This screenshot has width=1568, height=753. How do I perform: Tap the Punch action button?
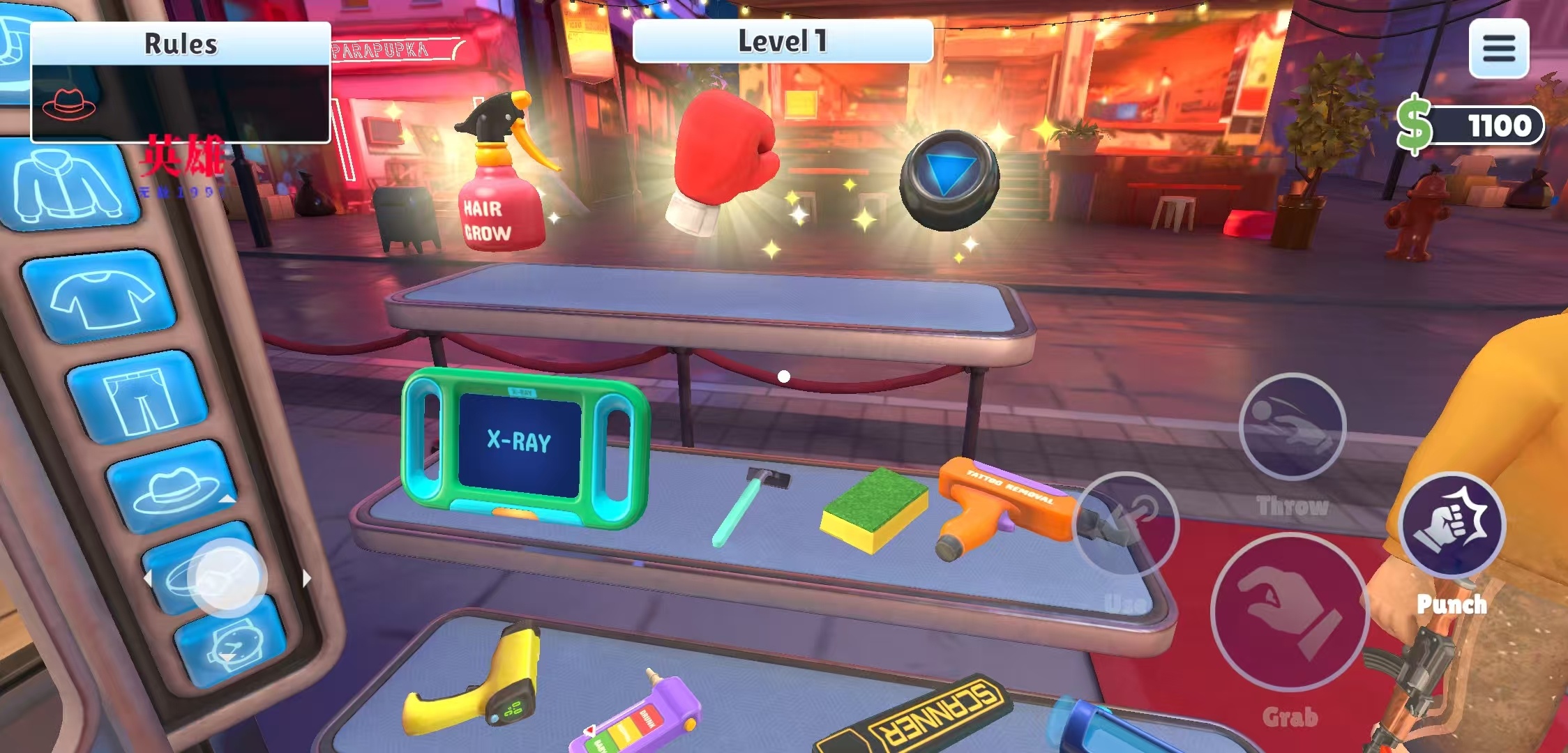pos(1452,524)
